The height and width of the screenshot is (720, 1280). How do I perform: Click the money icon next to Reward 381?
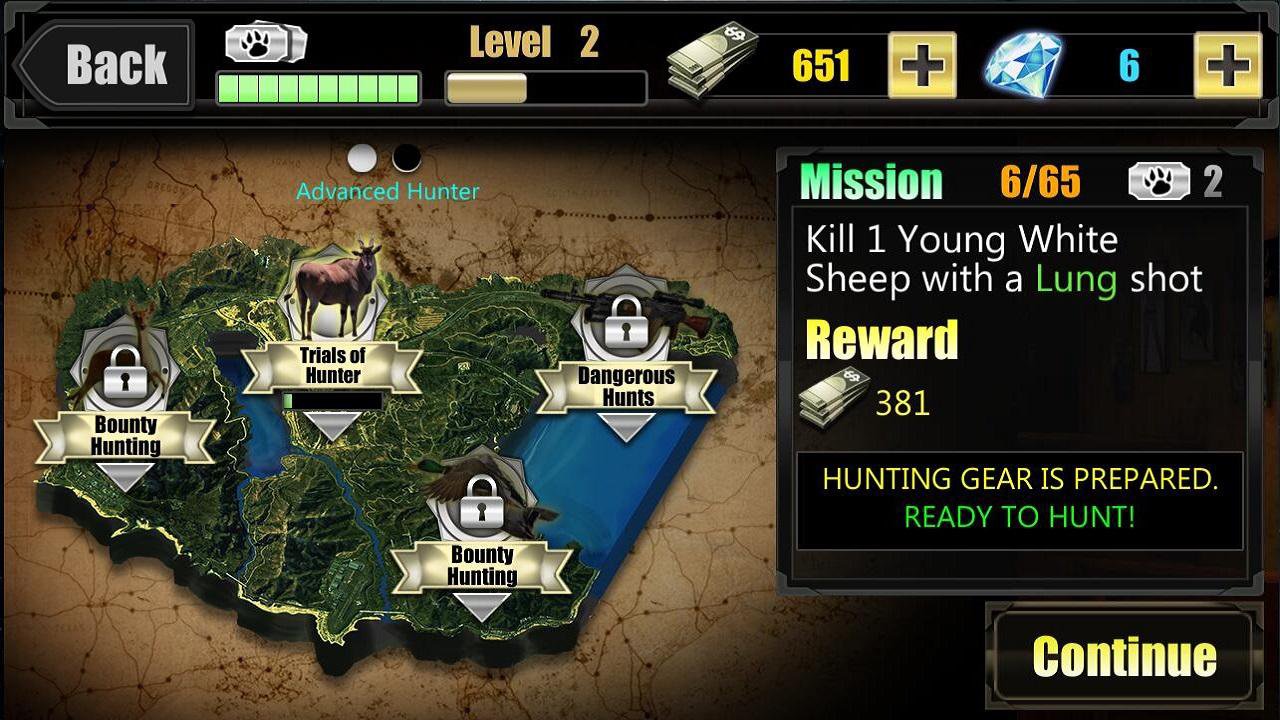tap(833, 398)
